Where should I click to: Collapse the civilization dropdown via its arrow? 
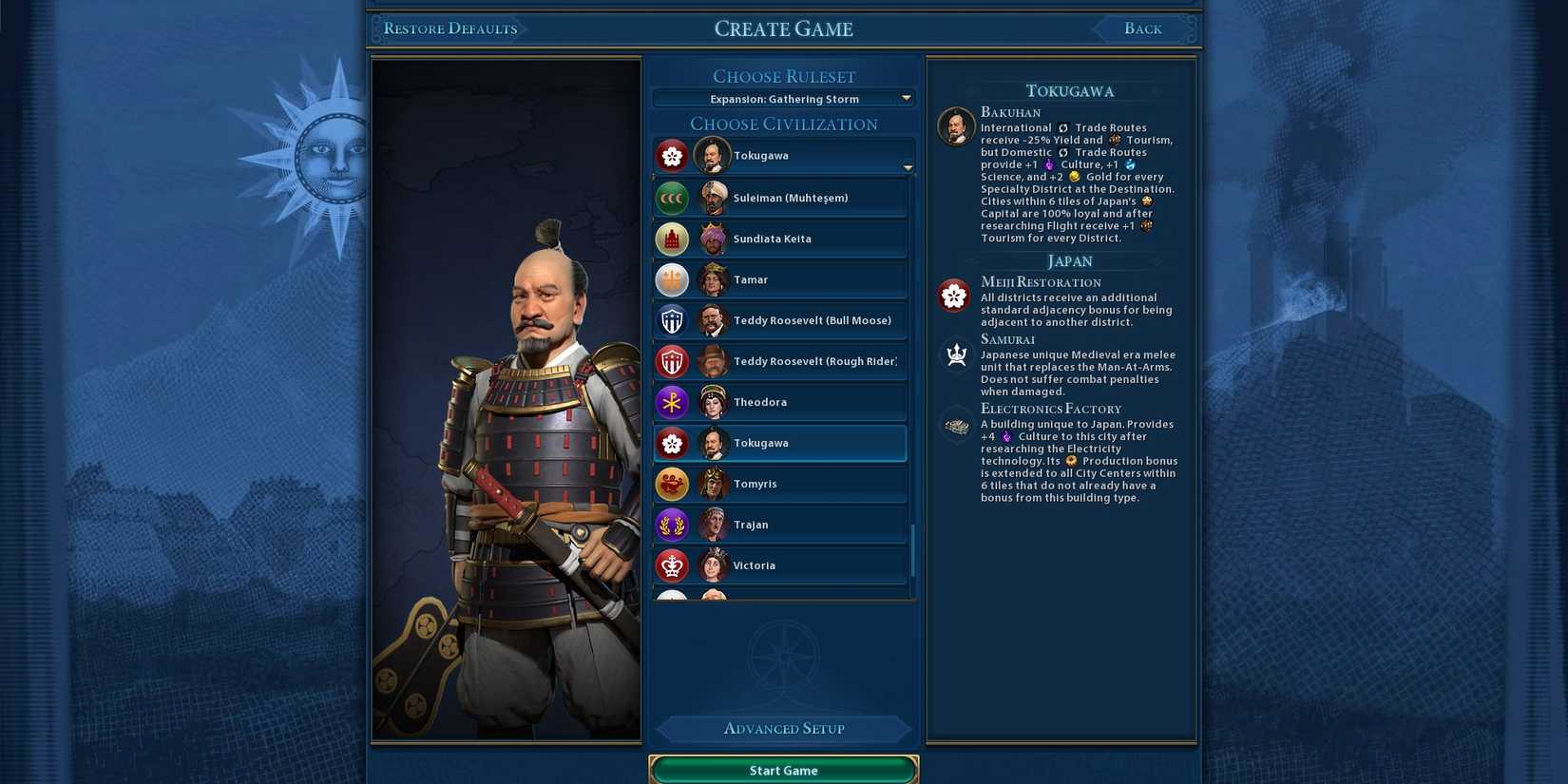coord(907,166)
